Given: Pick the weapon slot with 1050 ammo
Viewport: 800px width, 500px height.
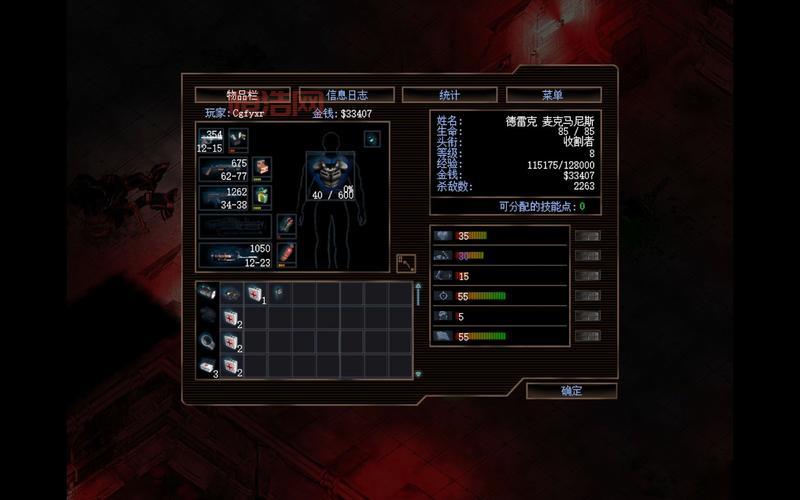Looking at the screenshot, I should point(234,255).
